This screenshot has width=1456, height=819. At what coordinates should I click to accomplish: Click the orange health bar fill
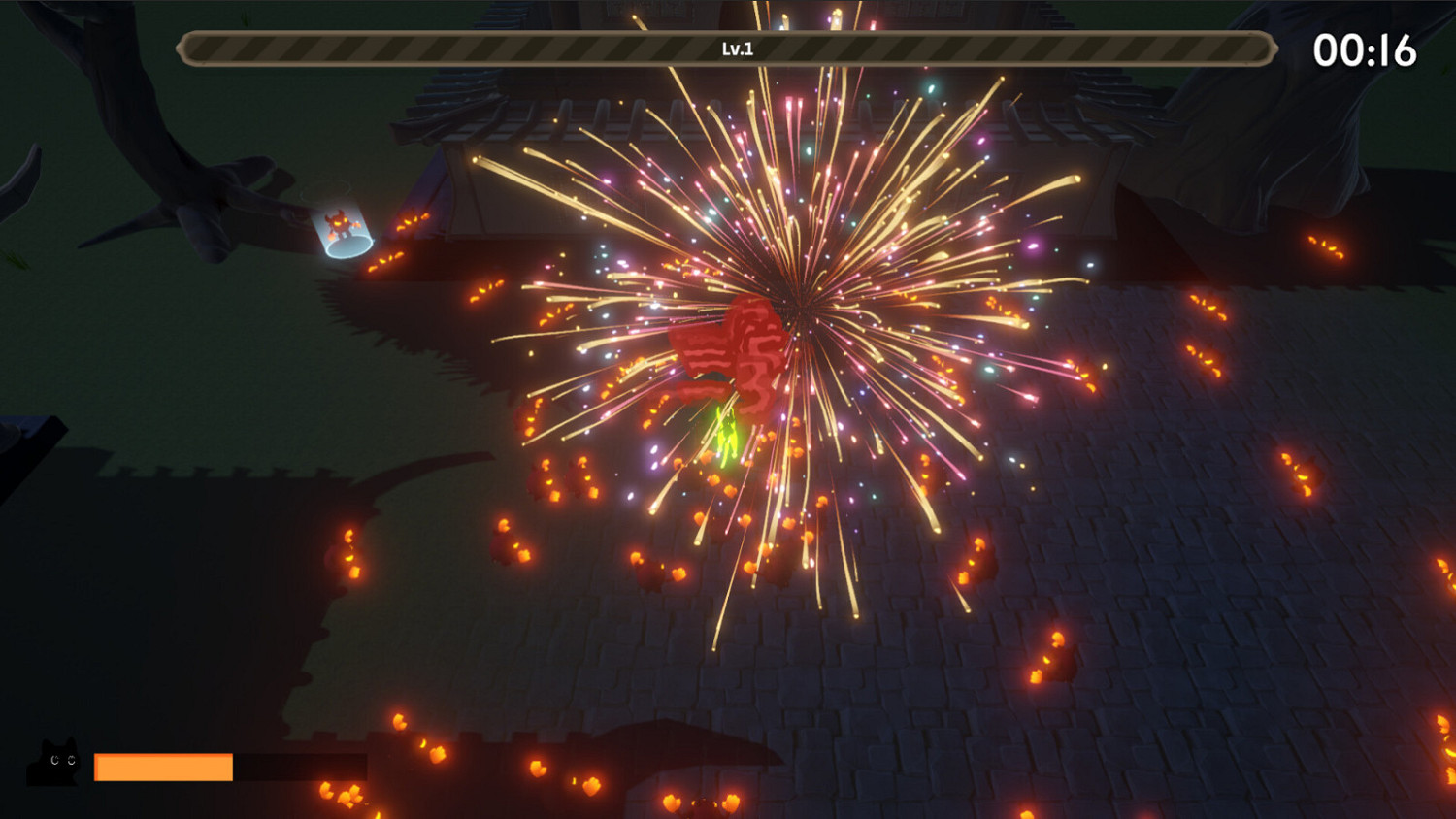163,767
